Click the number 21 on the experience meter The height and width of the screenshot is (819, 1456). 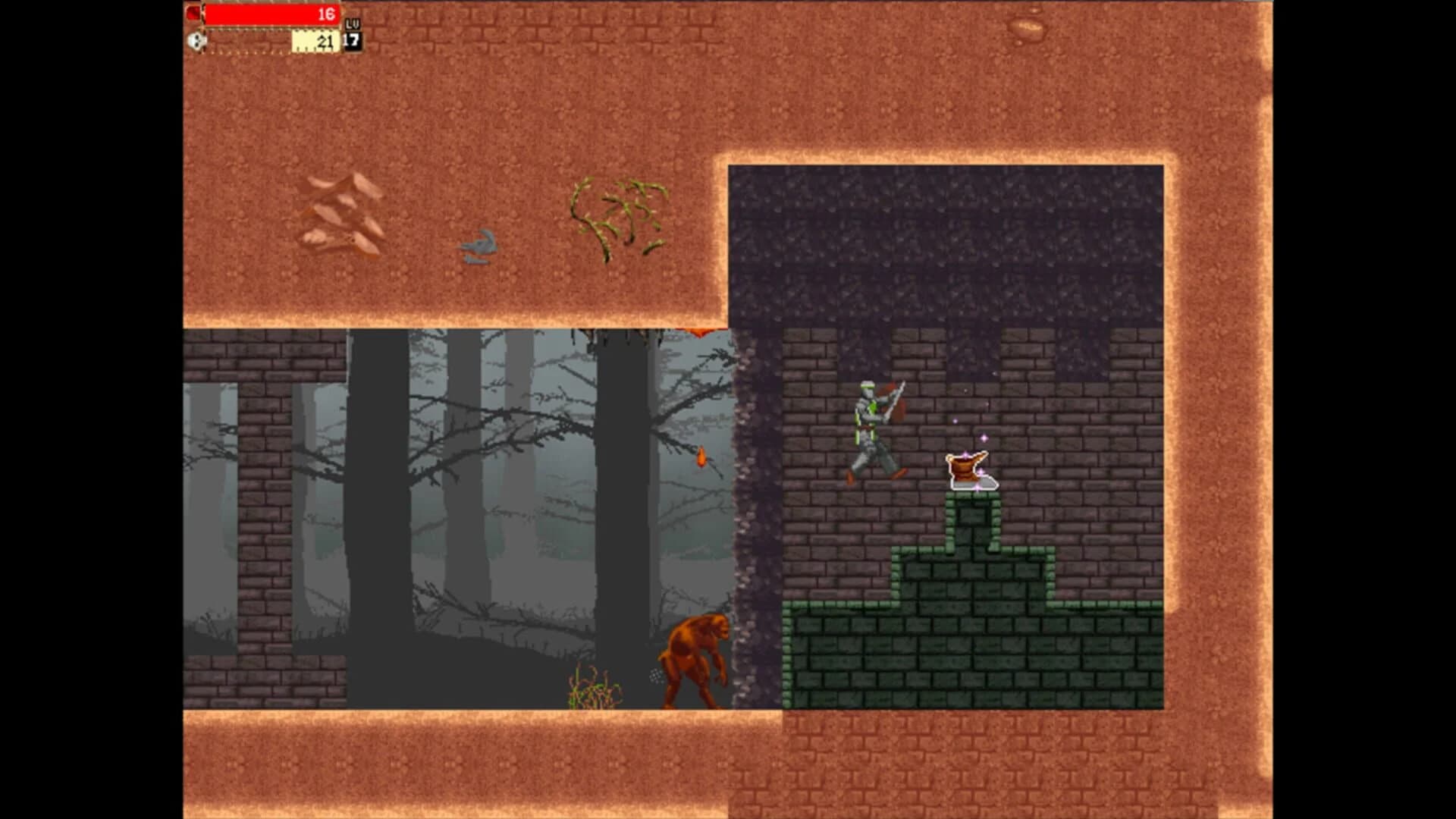pos(326,42)
